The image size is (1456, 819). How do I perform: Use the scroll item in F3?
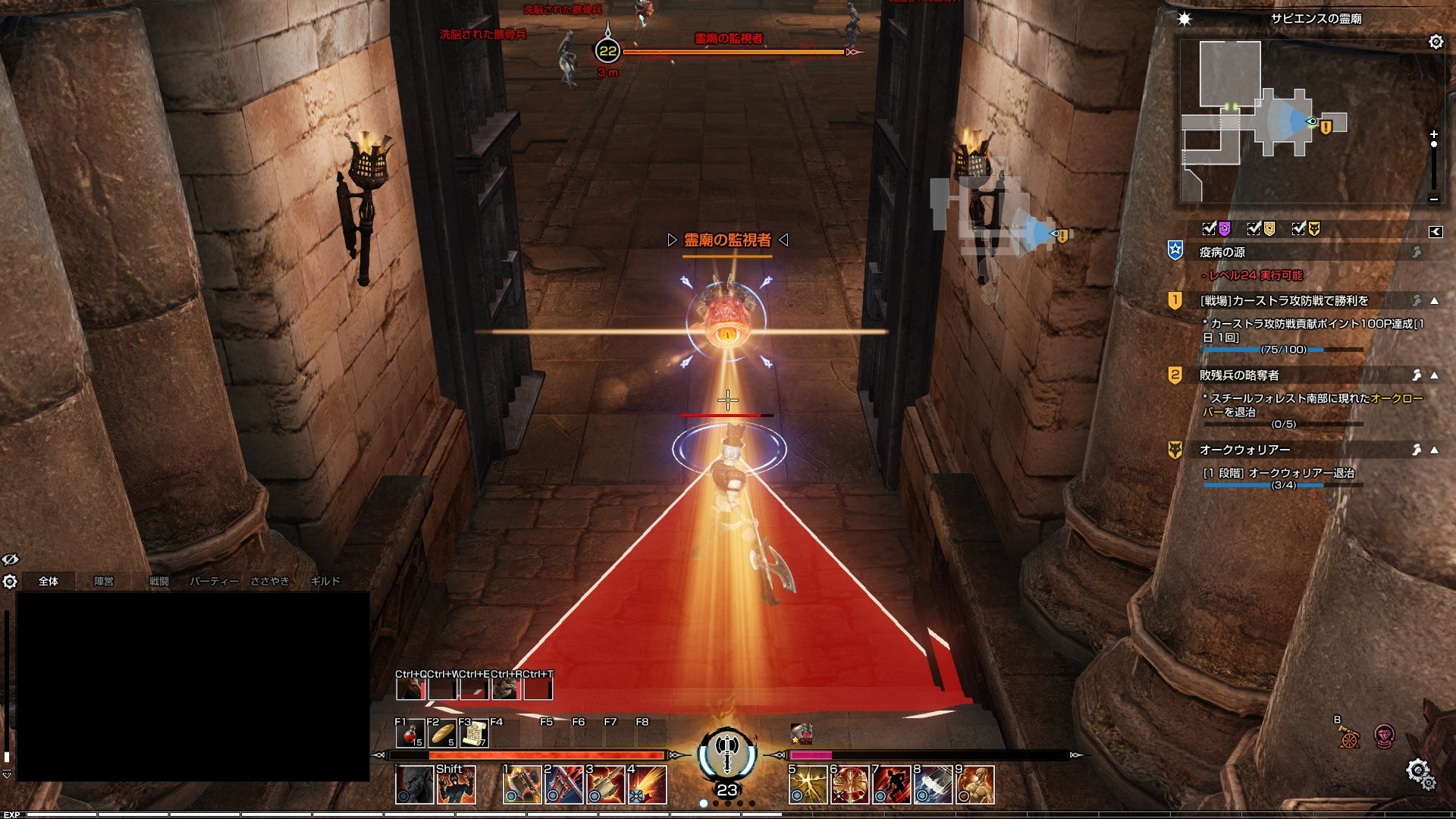(473, 734)
